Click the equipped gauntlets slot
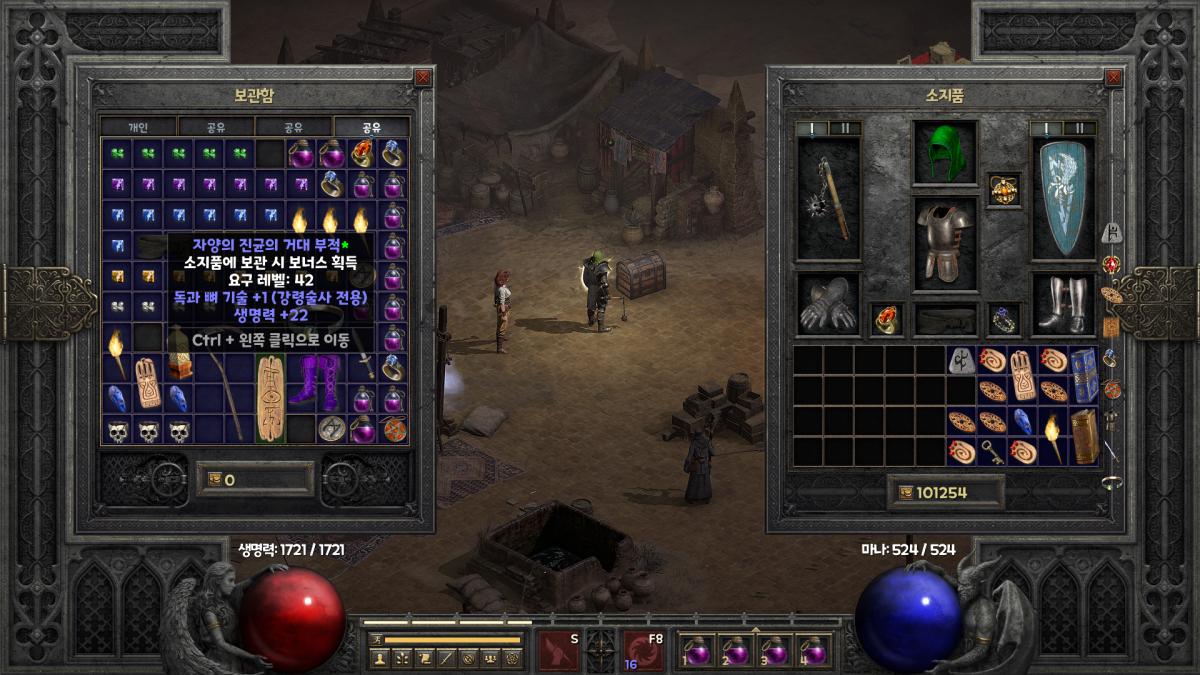This screenshot has height=675, width=1200. click(828, 305)
